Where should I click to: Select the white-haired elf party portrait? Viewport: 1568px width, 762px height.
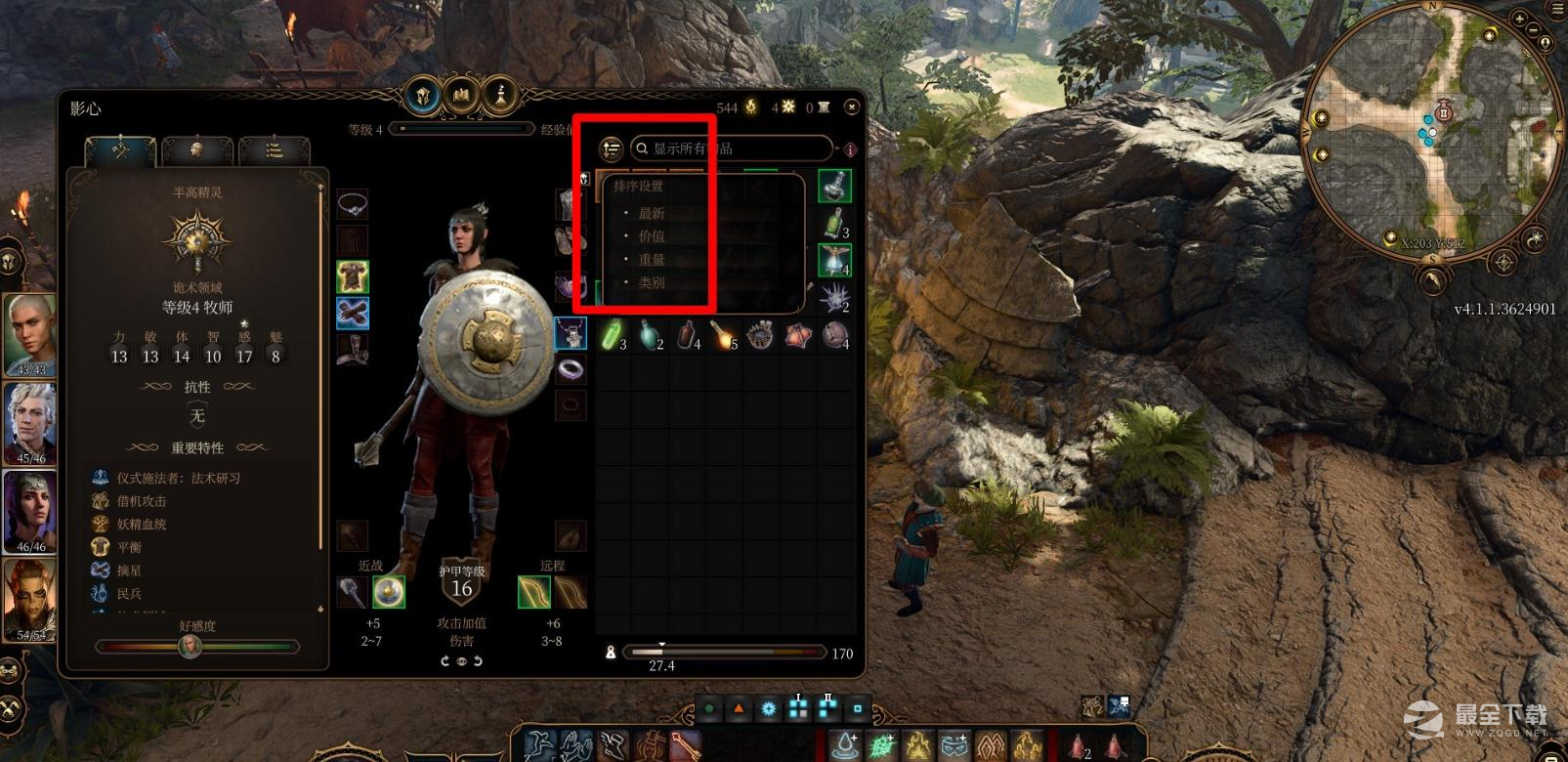tap(29, 423)
